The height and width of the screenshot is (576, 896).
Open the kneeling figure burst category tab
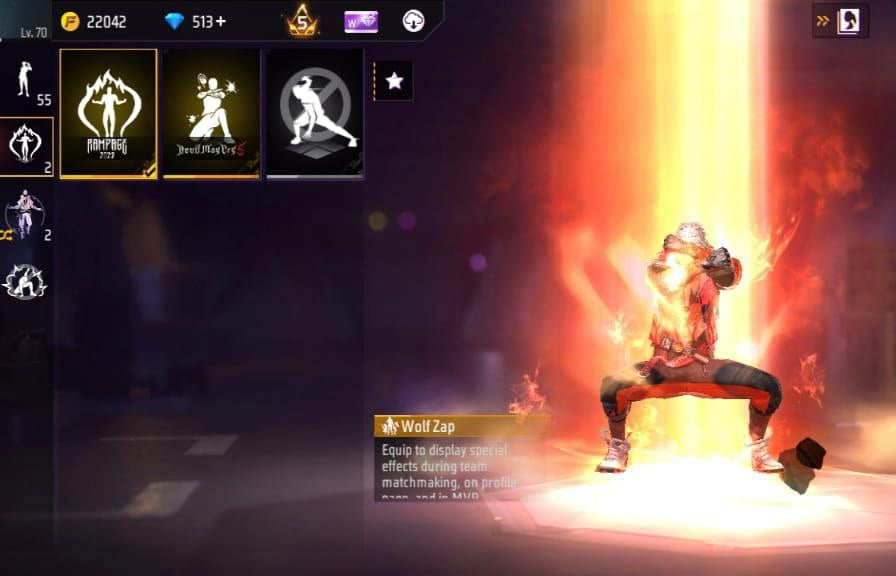[x=27, y=281]
